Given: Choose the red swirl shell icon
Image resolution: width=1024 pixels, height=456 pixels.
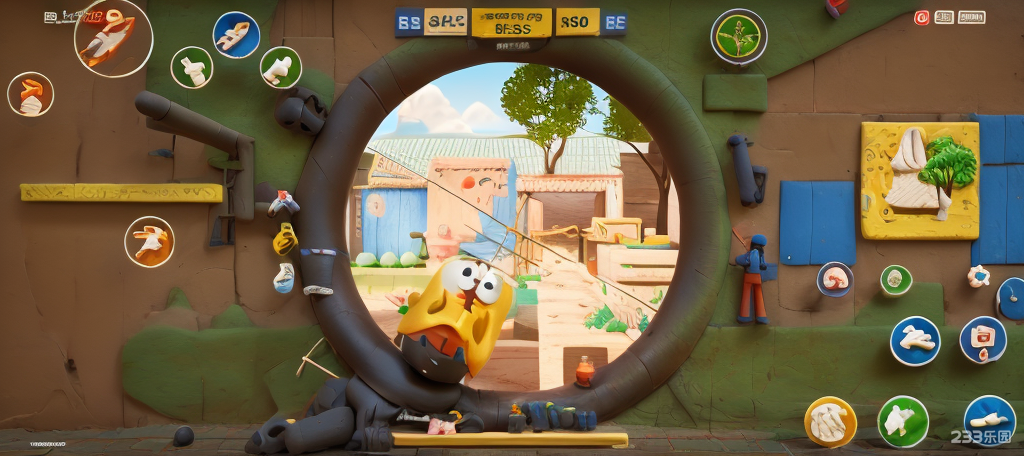Looking at the screenshot, I should [834, 279].
